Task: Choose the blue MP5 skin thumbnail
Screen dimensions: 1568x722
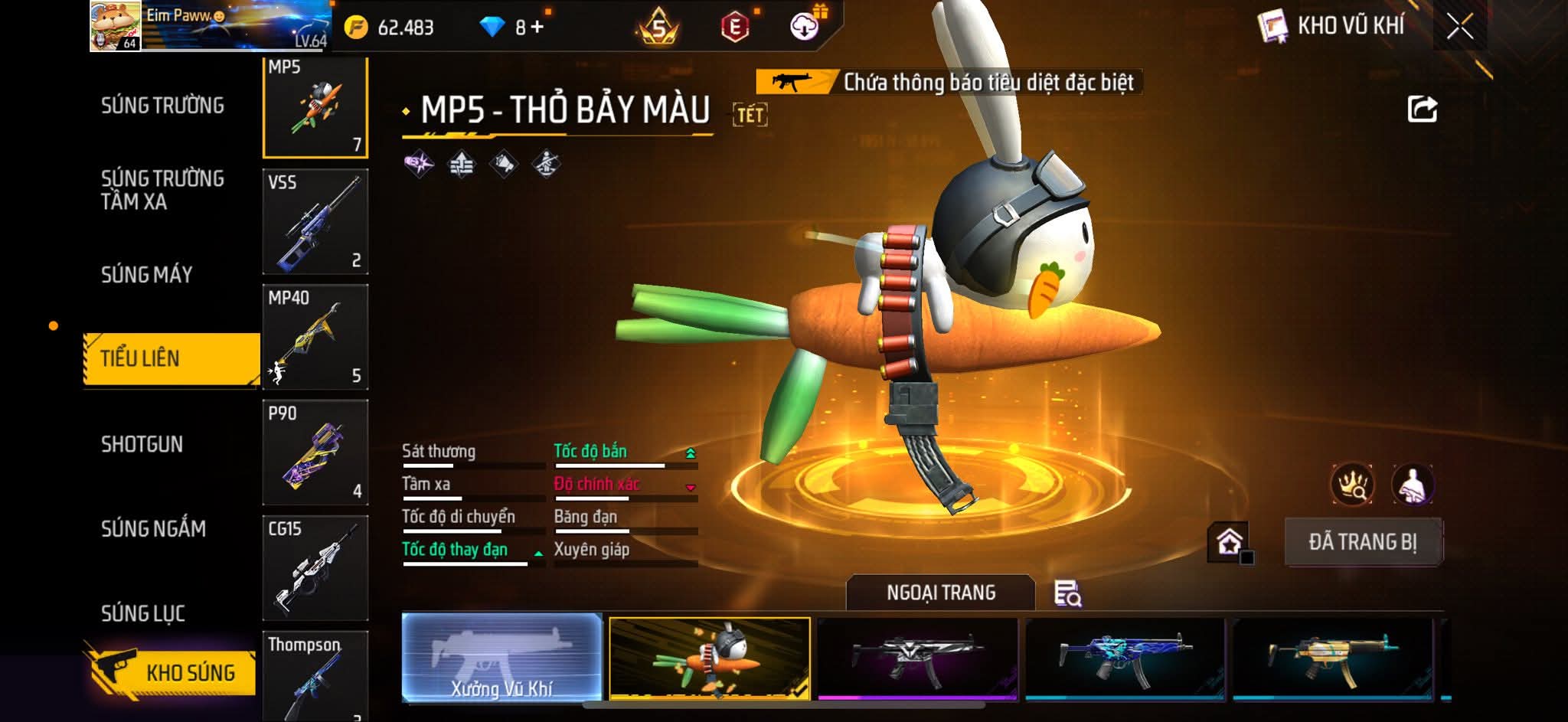Action: click(1125, 658)
